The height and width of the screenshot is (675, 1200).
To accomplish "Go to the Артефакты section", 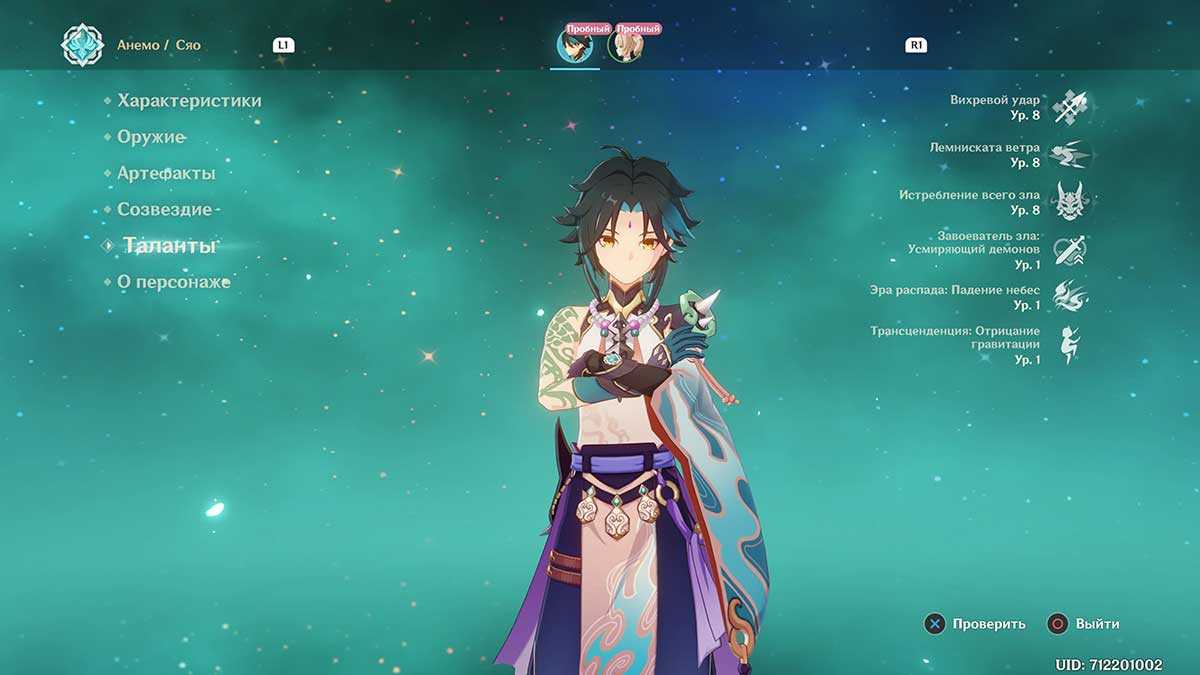I will (x=166, y=173).
